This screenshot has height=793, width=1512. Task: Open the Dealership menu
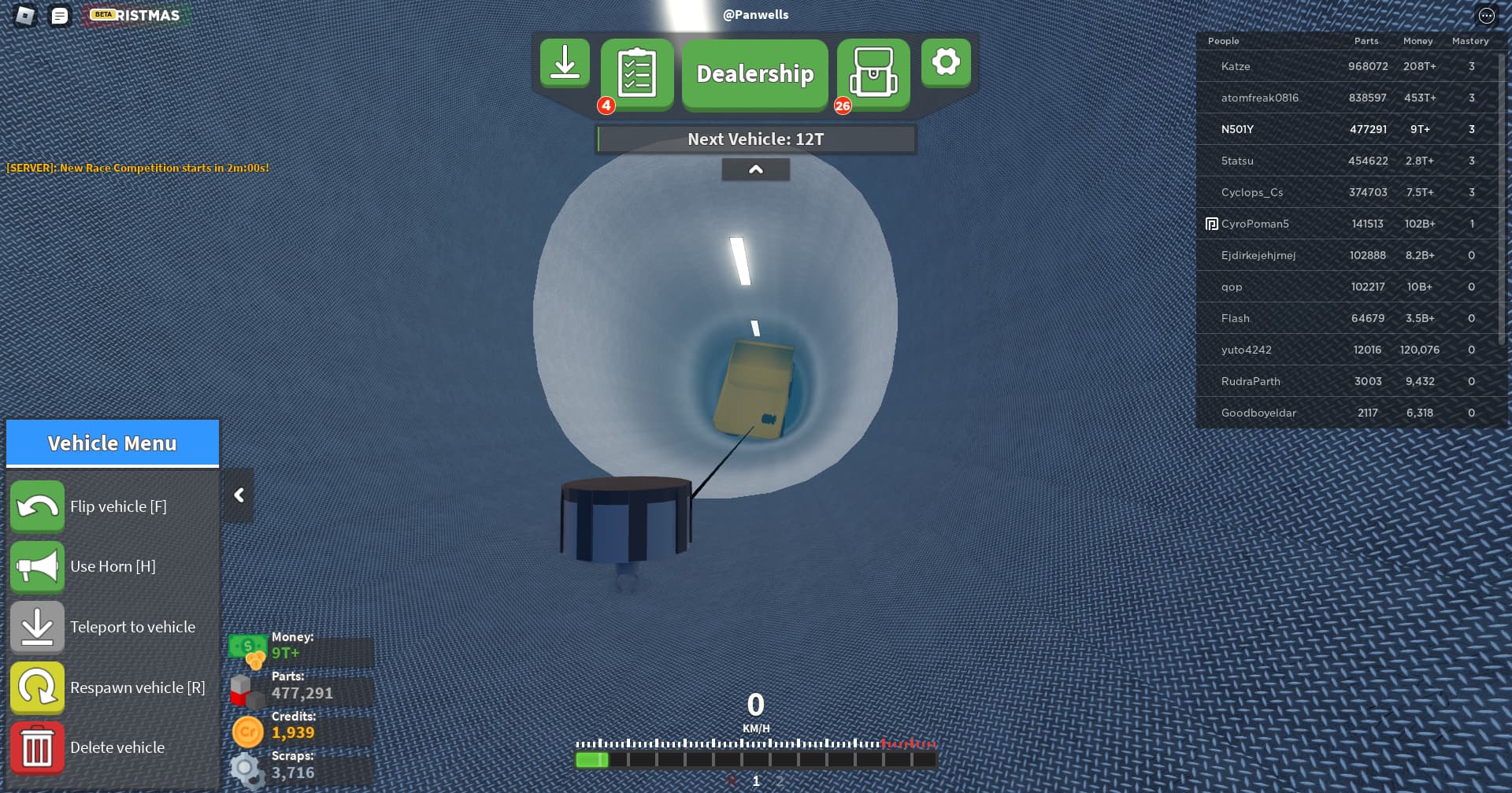[754, 74]
